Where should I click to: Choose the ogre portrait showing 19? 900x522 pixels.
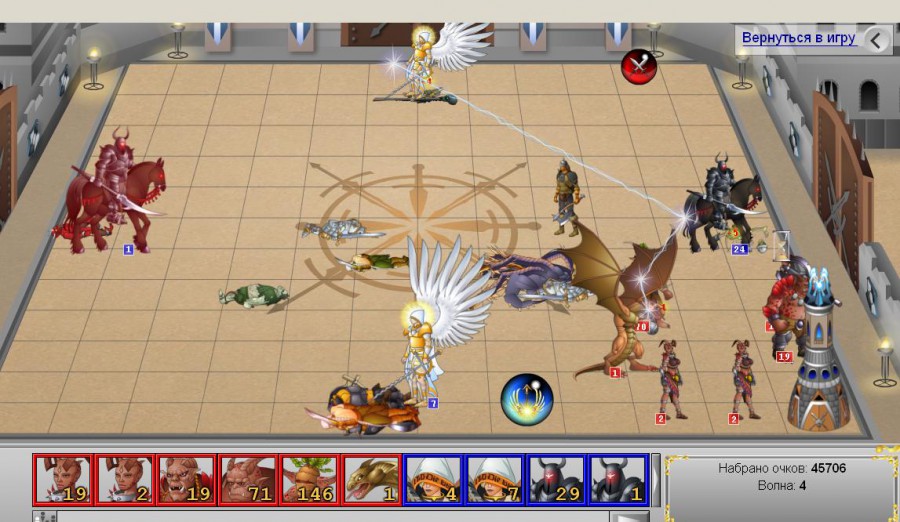point(186,479)
